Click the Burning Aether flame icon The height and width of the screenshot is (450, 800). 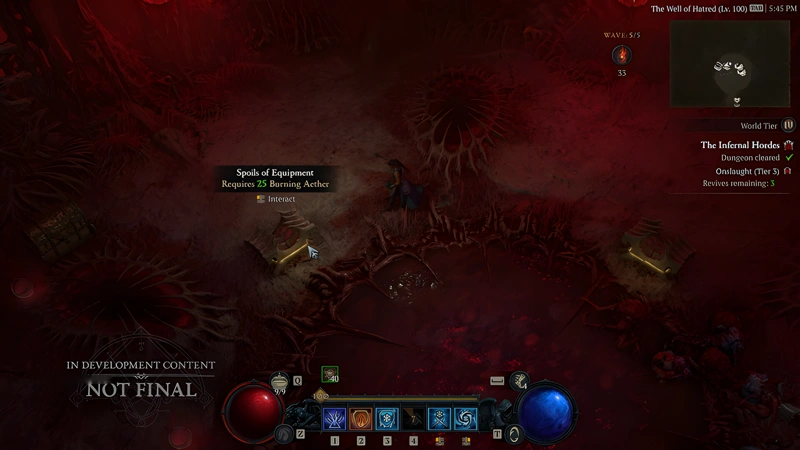coord(621,54)
